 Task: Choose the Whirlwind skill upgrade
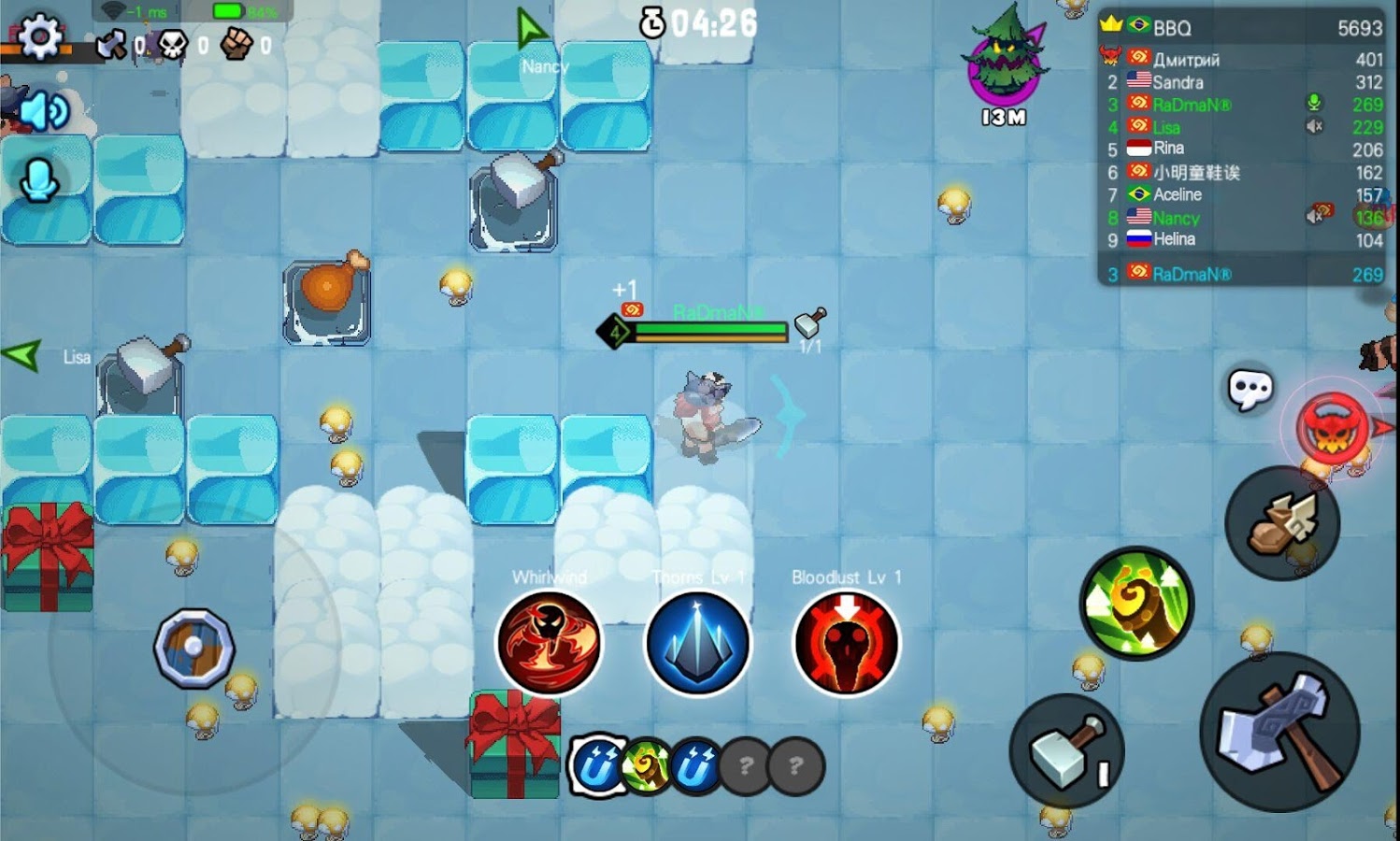(549, 643)
